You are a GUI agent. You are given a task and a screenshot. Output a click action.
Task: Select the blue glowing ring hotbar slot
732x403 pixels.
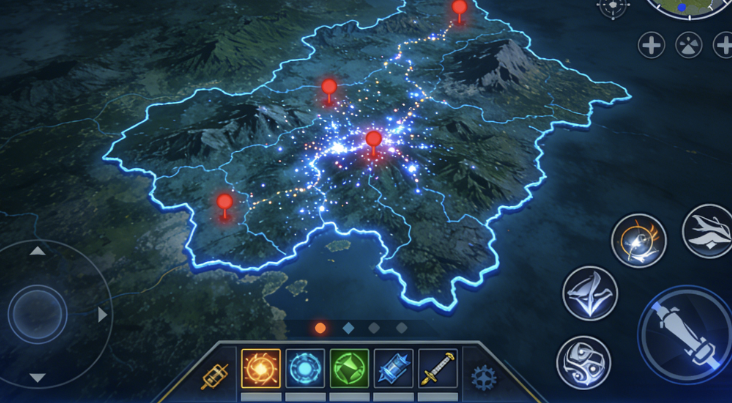click(x=304, y=369)
